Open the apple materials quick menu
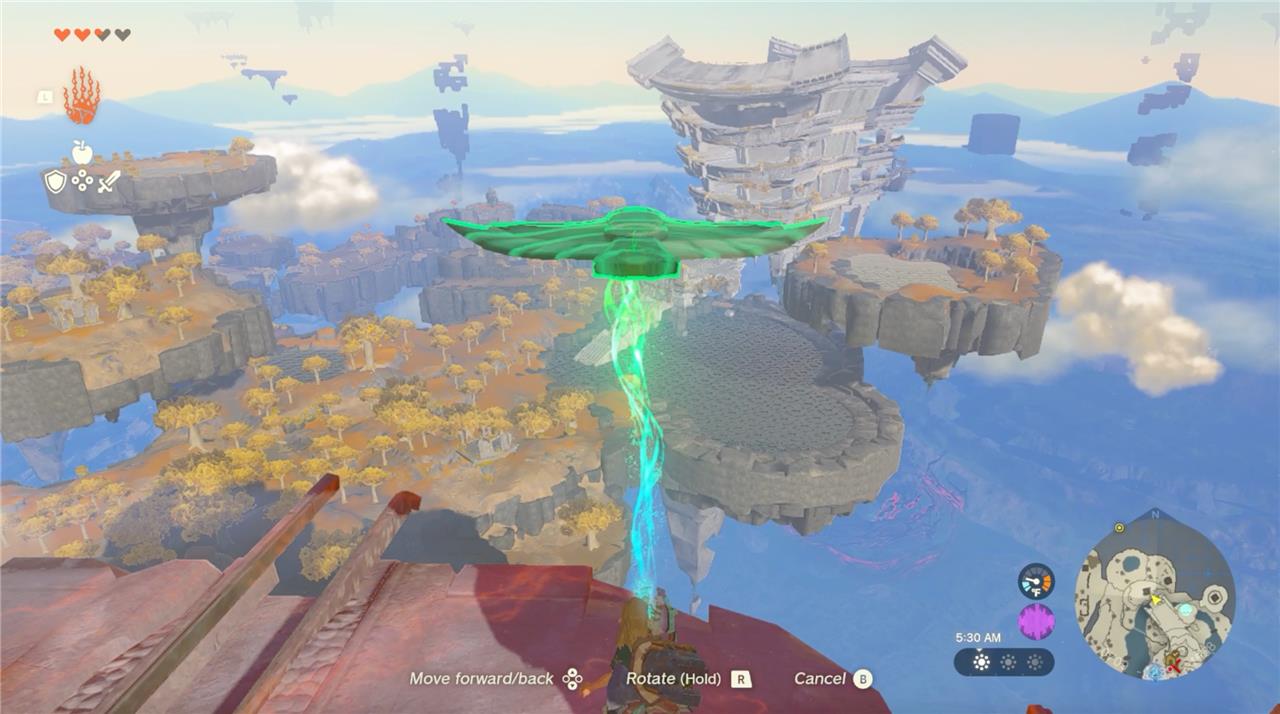The image size is (1280, 714). (x=82, y=152)
